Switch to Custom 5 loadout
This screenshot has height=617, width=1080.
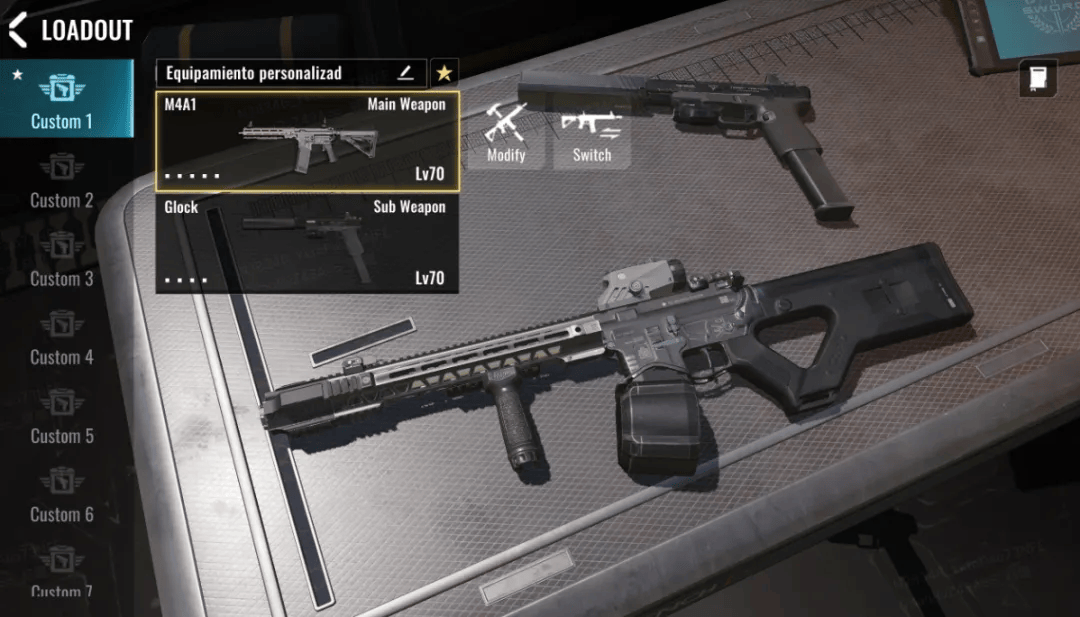[62, 417]
